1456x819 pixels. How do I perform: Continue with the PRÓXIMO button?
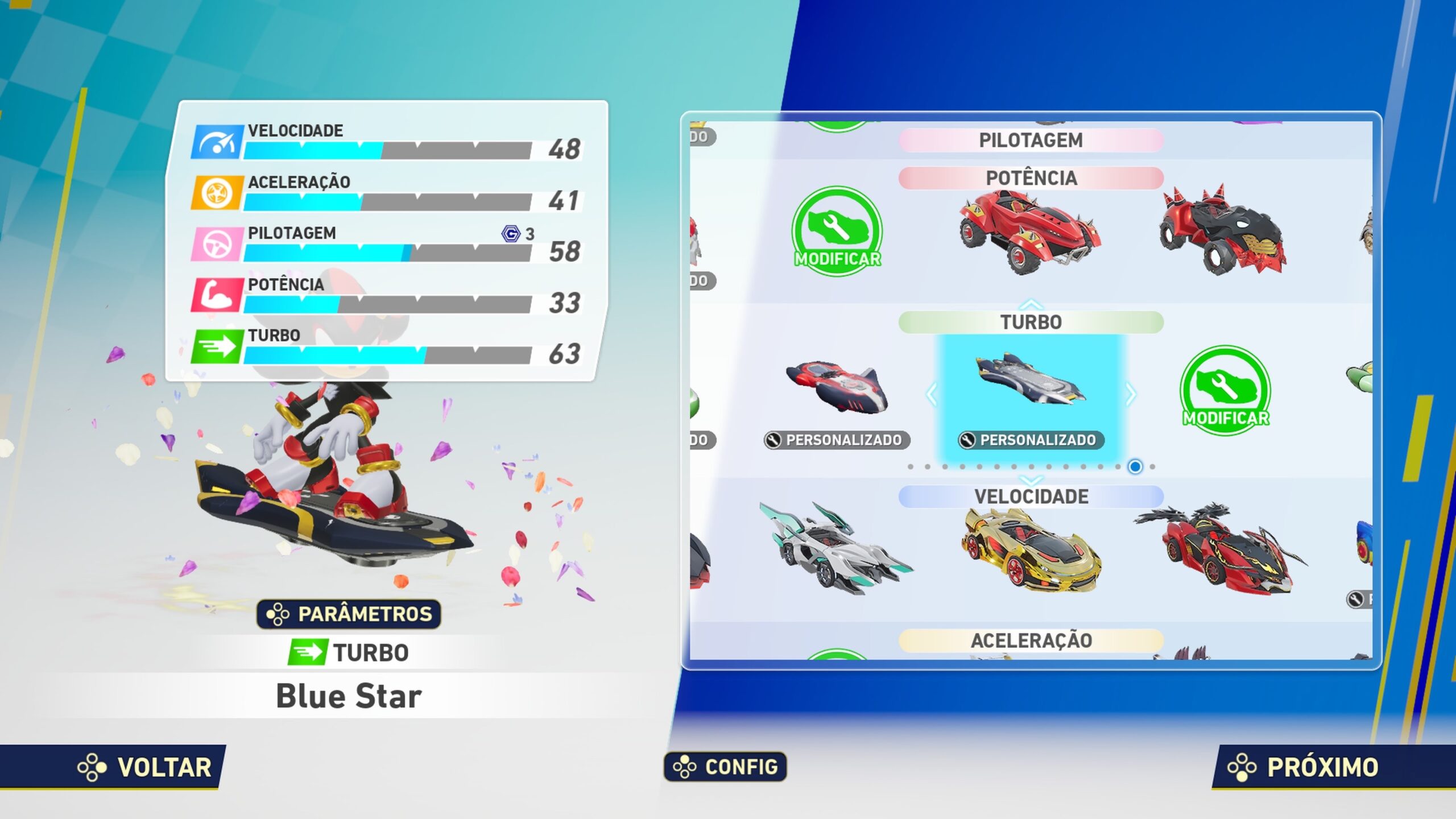click(x=1302, y=767)
